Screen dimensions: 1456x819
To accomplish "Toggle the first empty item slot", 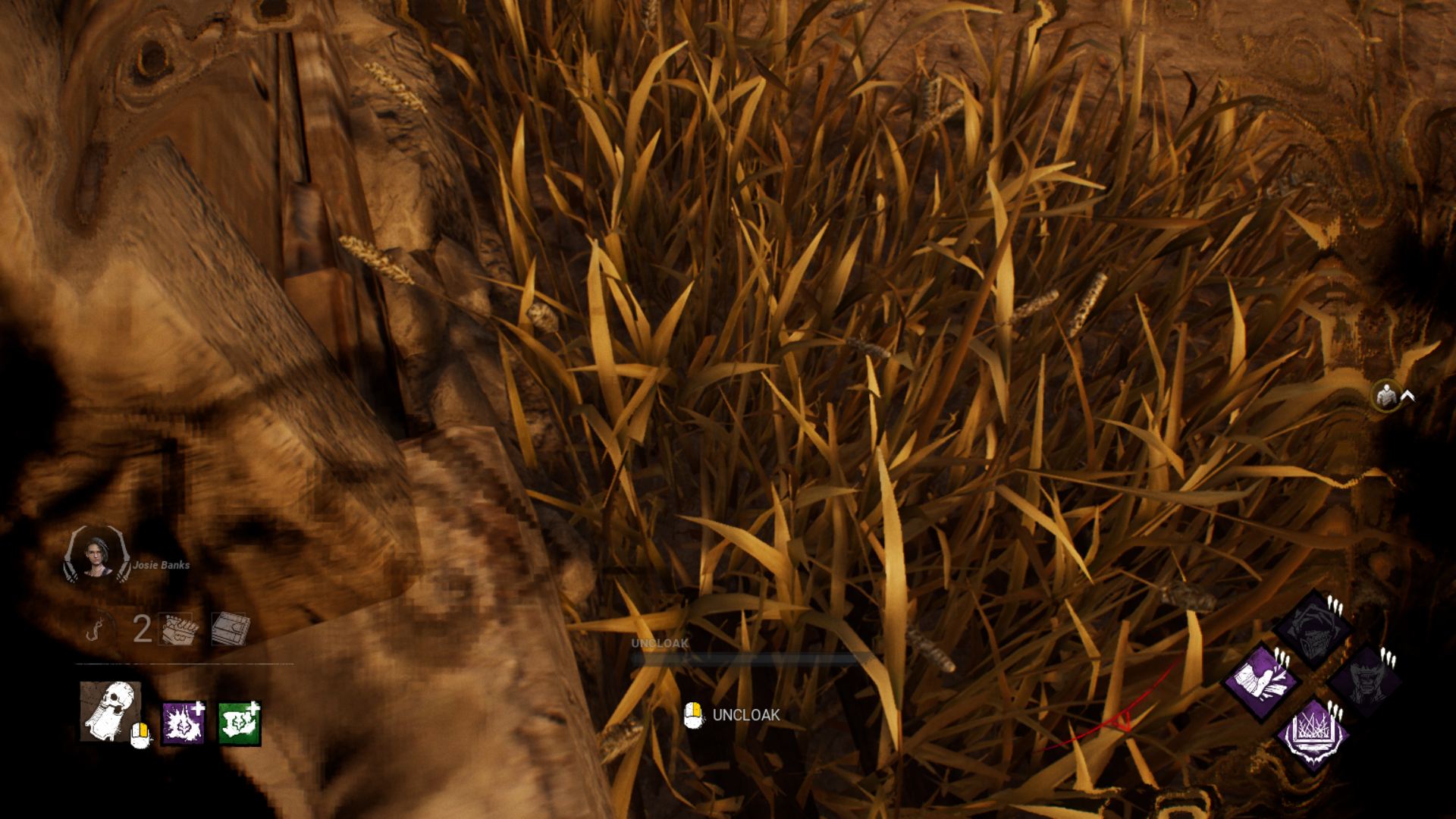I will (175, 628).
